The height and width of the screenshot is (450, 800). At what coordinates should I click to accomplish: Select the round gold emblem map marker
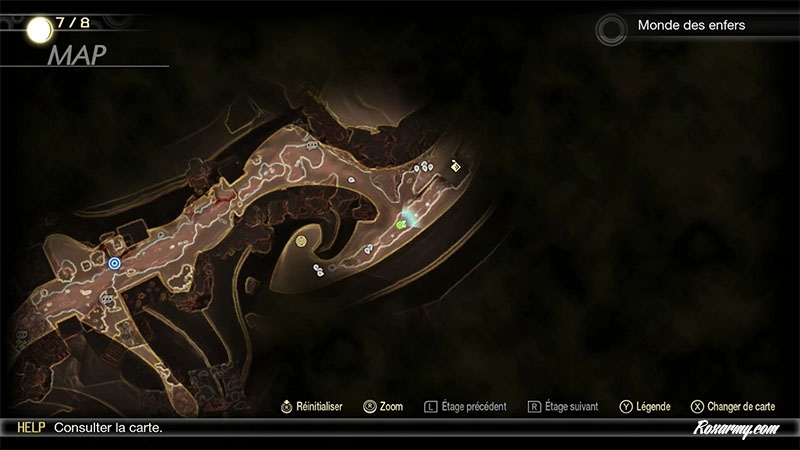(301, 241)
